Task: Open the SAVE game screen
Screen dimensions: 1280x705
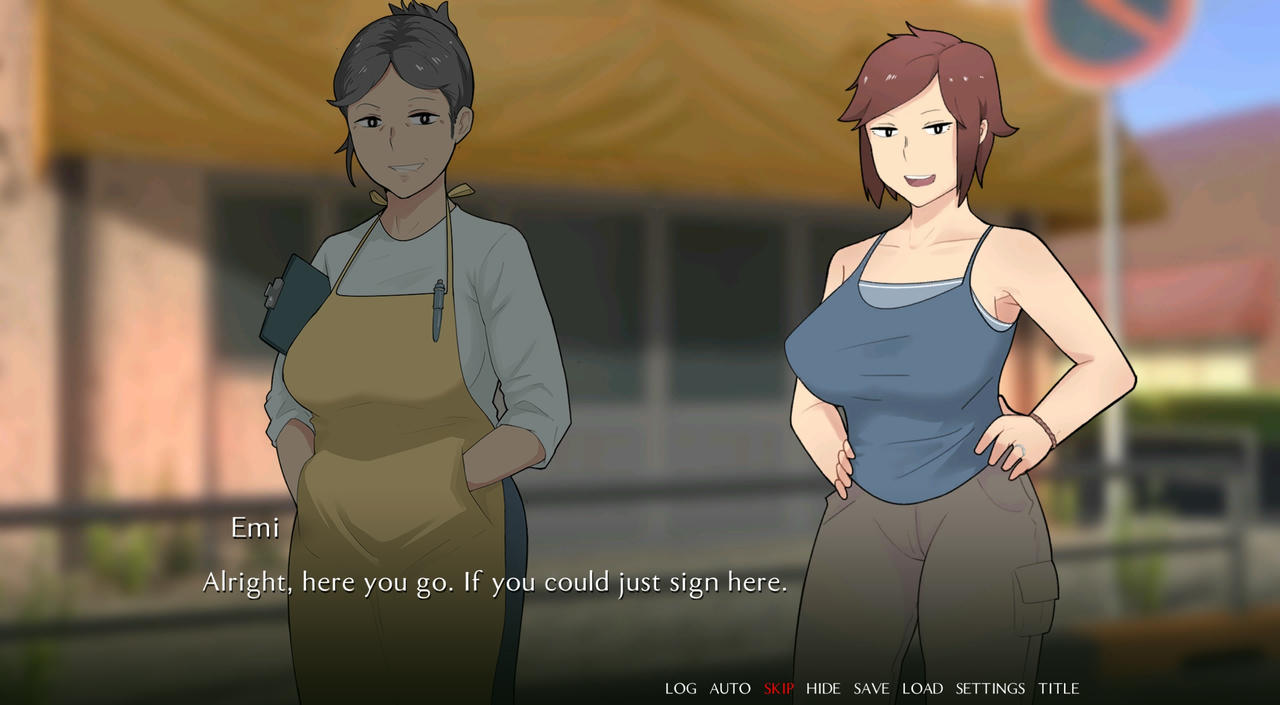Action: [x=871, y=688]
